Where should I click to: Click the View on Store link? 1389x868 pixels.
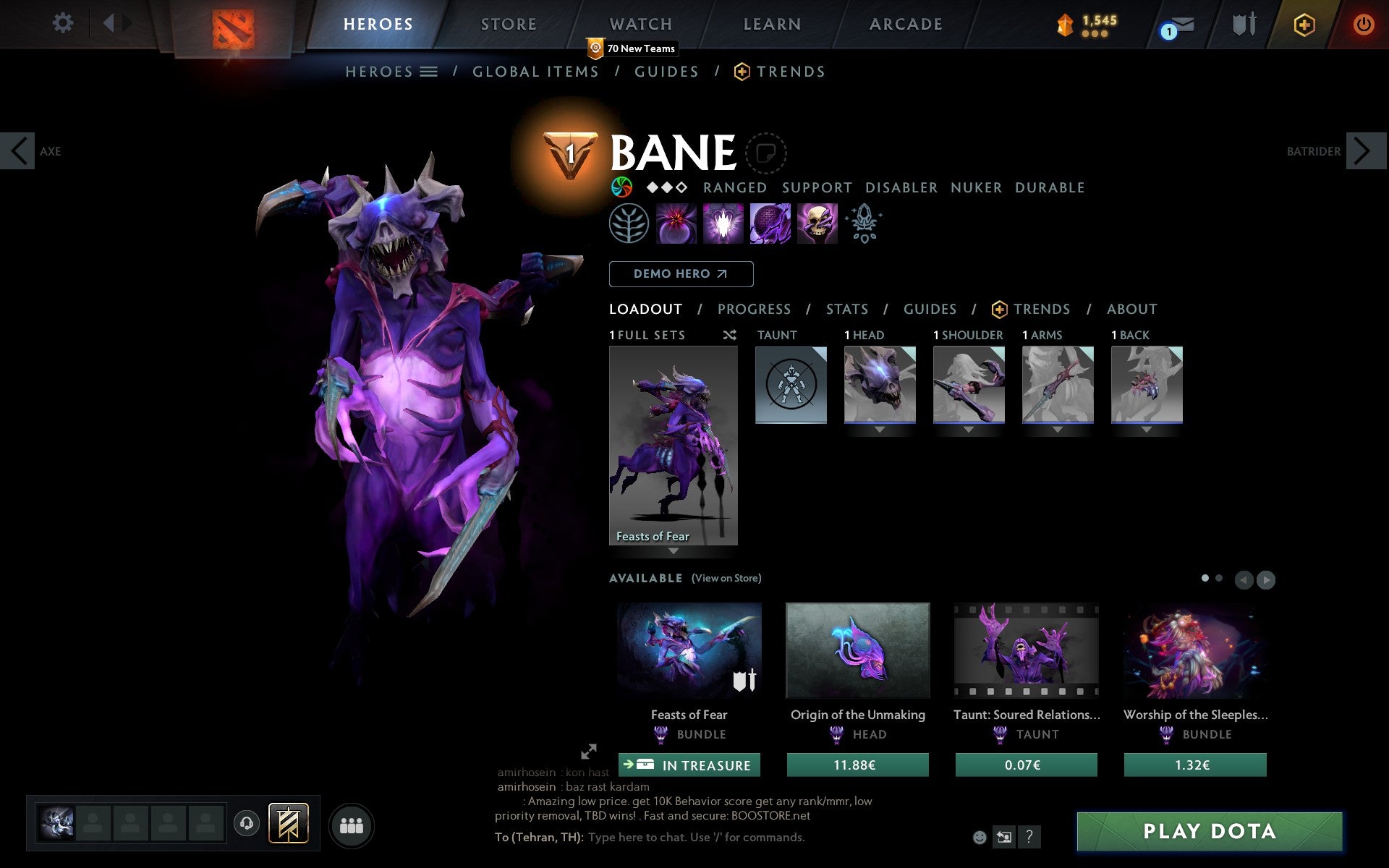pyautogui.click(x=726, y=578)
